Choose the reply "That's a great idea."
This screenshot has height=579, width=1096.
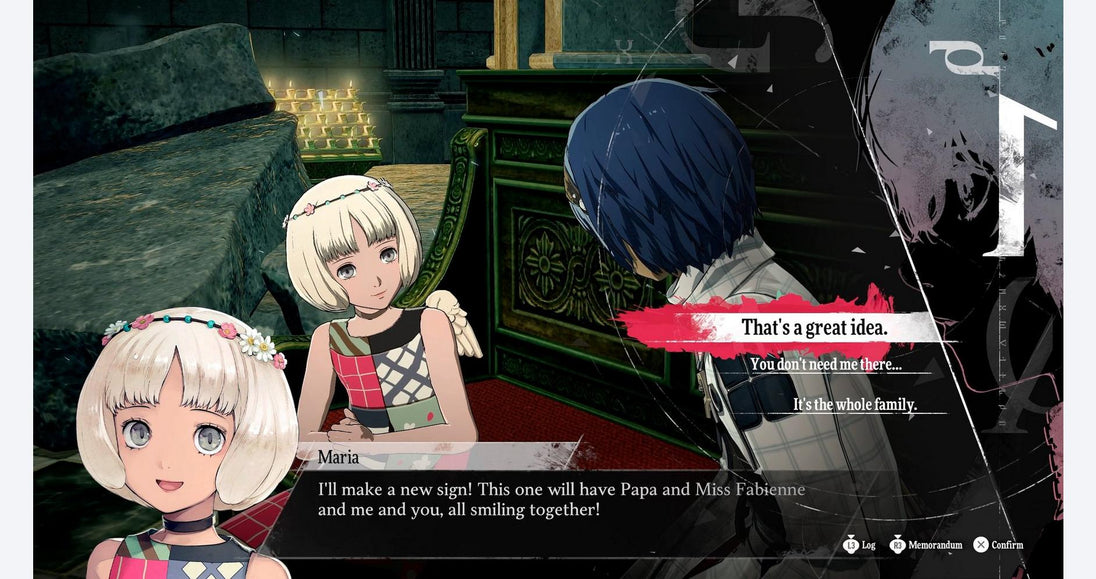tap(814, 327)
